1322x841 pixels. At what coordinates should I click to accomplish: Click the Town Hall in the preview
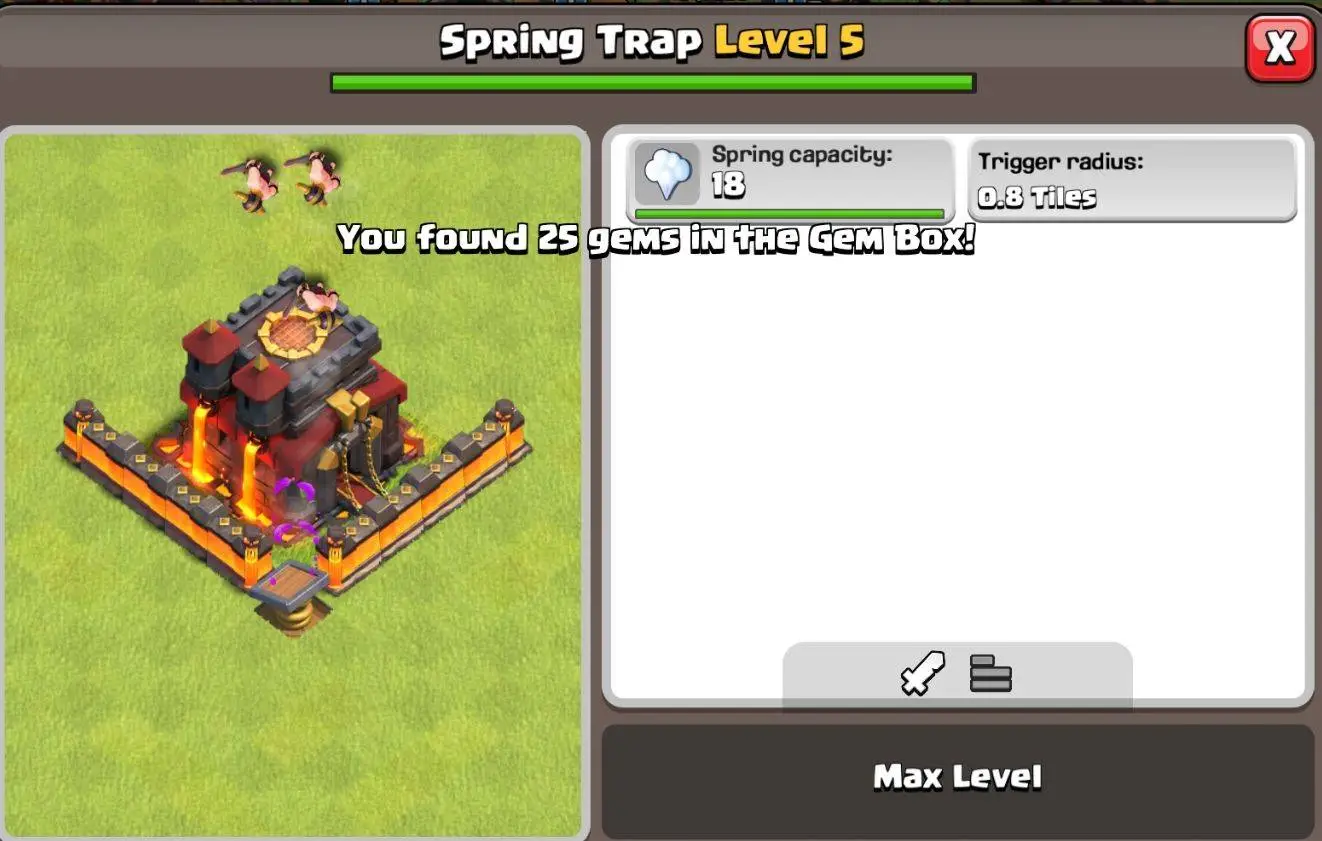(300, 400)
